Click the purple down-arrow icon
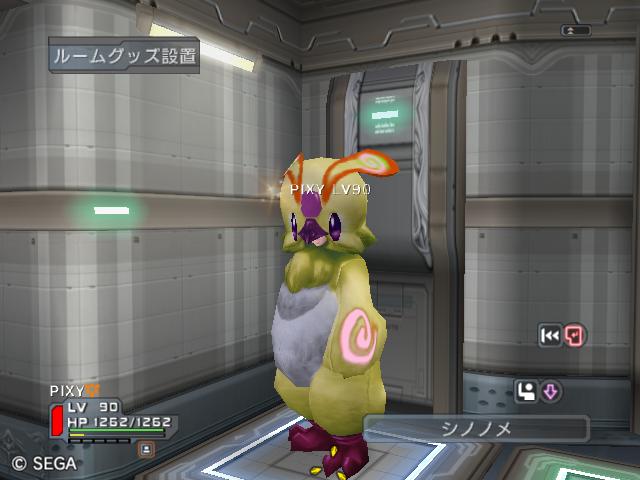Viewport: 640px width, 480px height. coord(551,391)
